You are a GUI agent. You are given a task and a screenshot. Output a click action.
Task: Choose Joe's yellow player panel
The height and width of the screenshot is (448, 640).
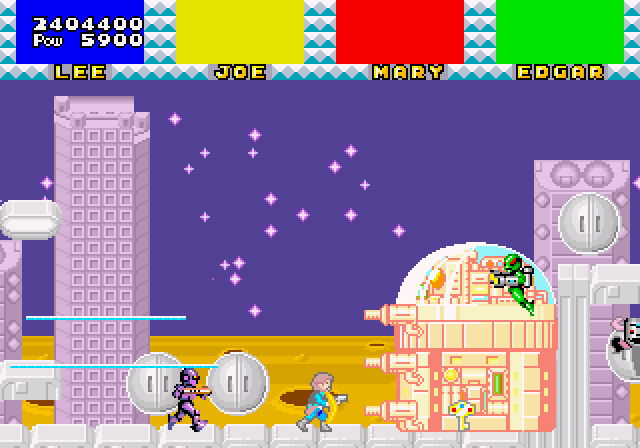pyautogui.click(x=240, y=32)
